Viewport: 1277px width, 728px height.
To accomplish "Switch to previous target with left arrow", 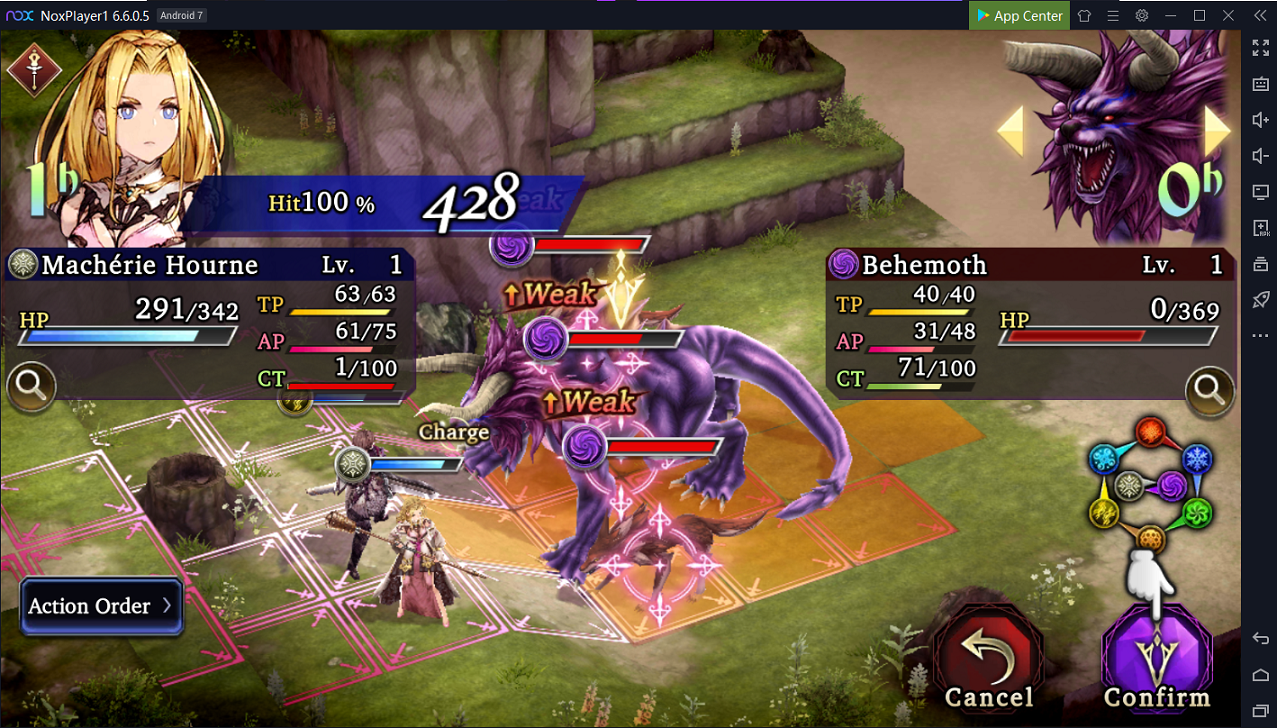I will coord(1011,132).
